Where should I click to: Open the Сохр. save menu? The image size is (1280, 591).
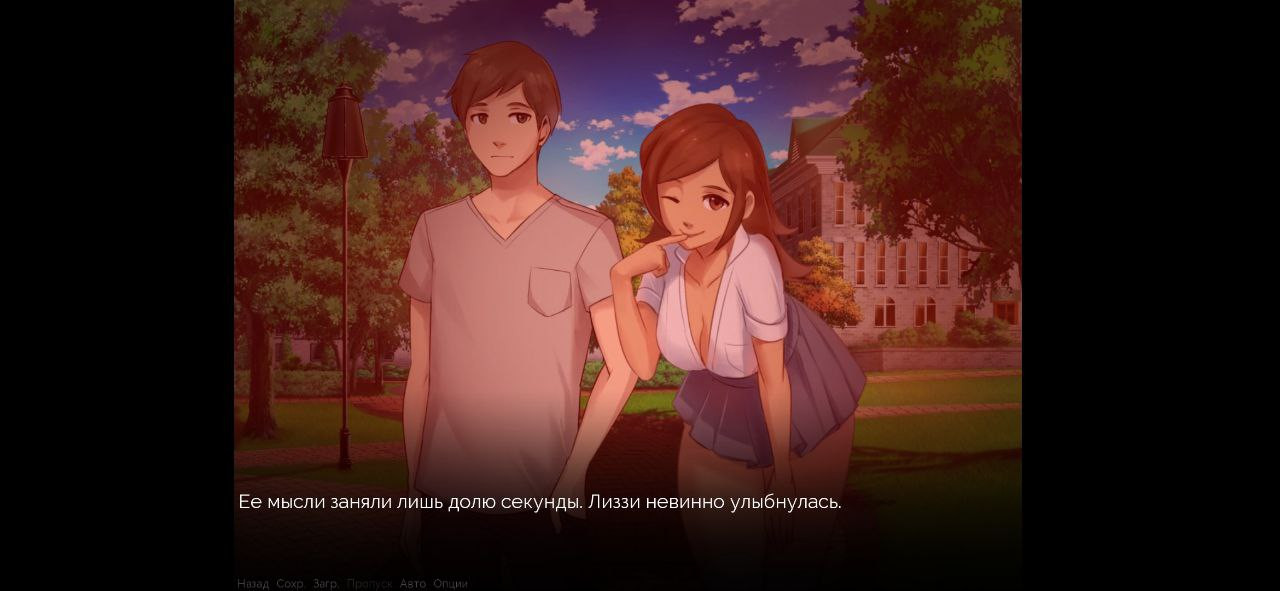(290, 583)
